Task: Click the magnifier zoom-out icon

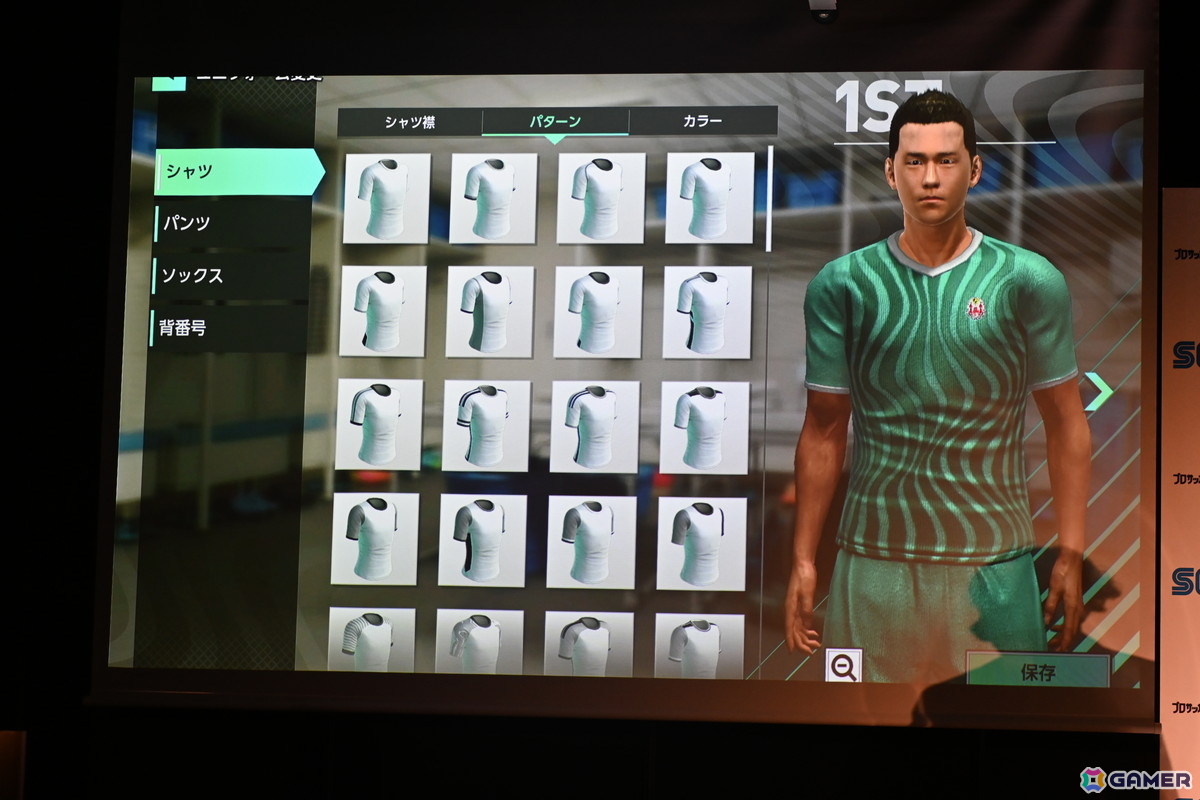Action: click(x=843, y=666)
